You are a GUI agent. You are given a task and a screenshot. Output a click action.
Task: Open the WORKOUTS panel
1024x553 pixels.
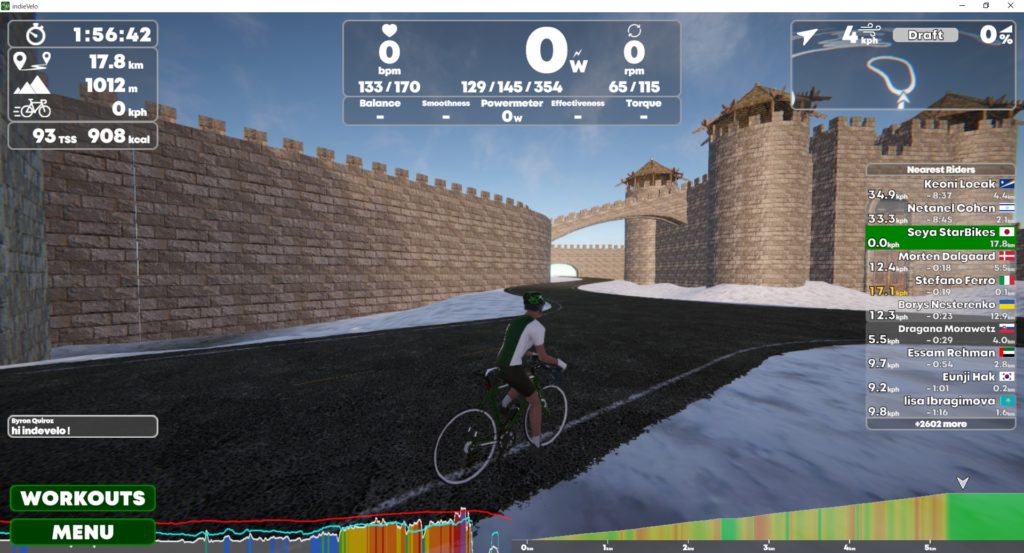tap(83, 498)
